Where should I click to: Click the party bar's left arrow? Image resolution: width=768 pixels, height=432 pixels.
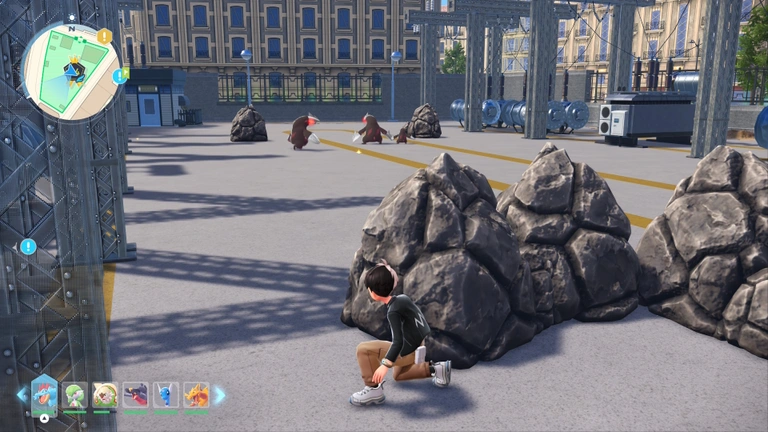point(21,395)
